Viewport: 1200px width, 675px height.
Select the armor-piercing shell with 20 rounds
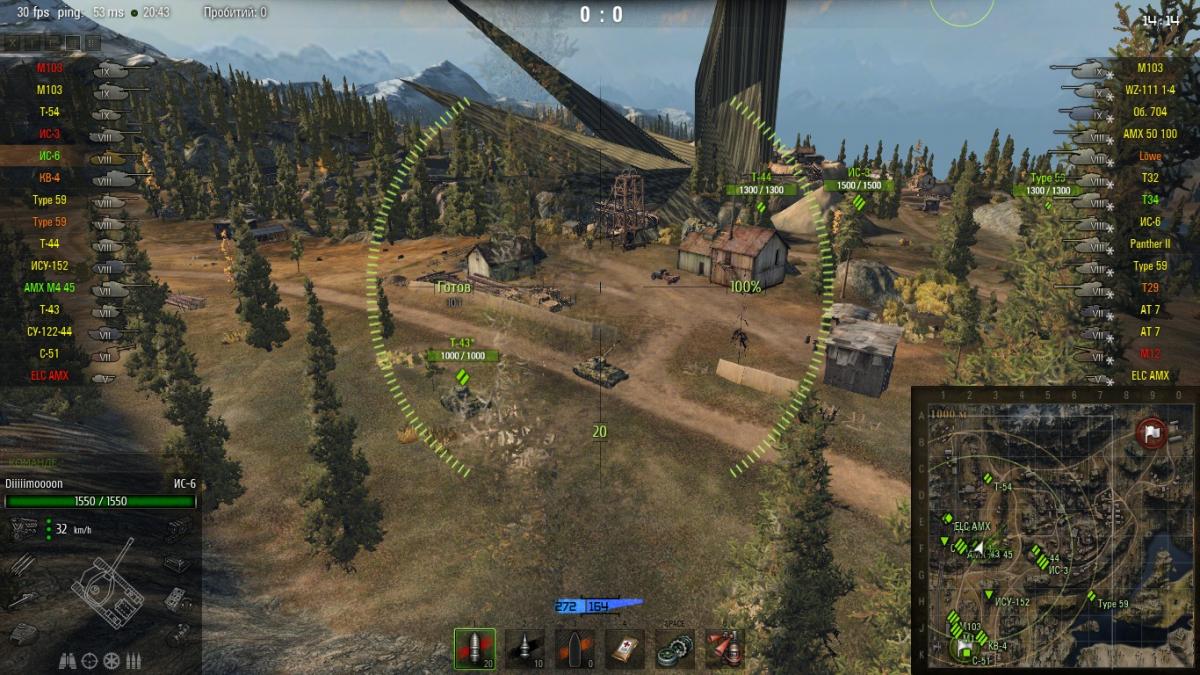pyautogui.click(x=474, y=648)
